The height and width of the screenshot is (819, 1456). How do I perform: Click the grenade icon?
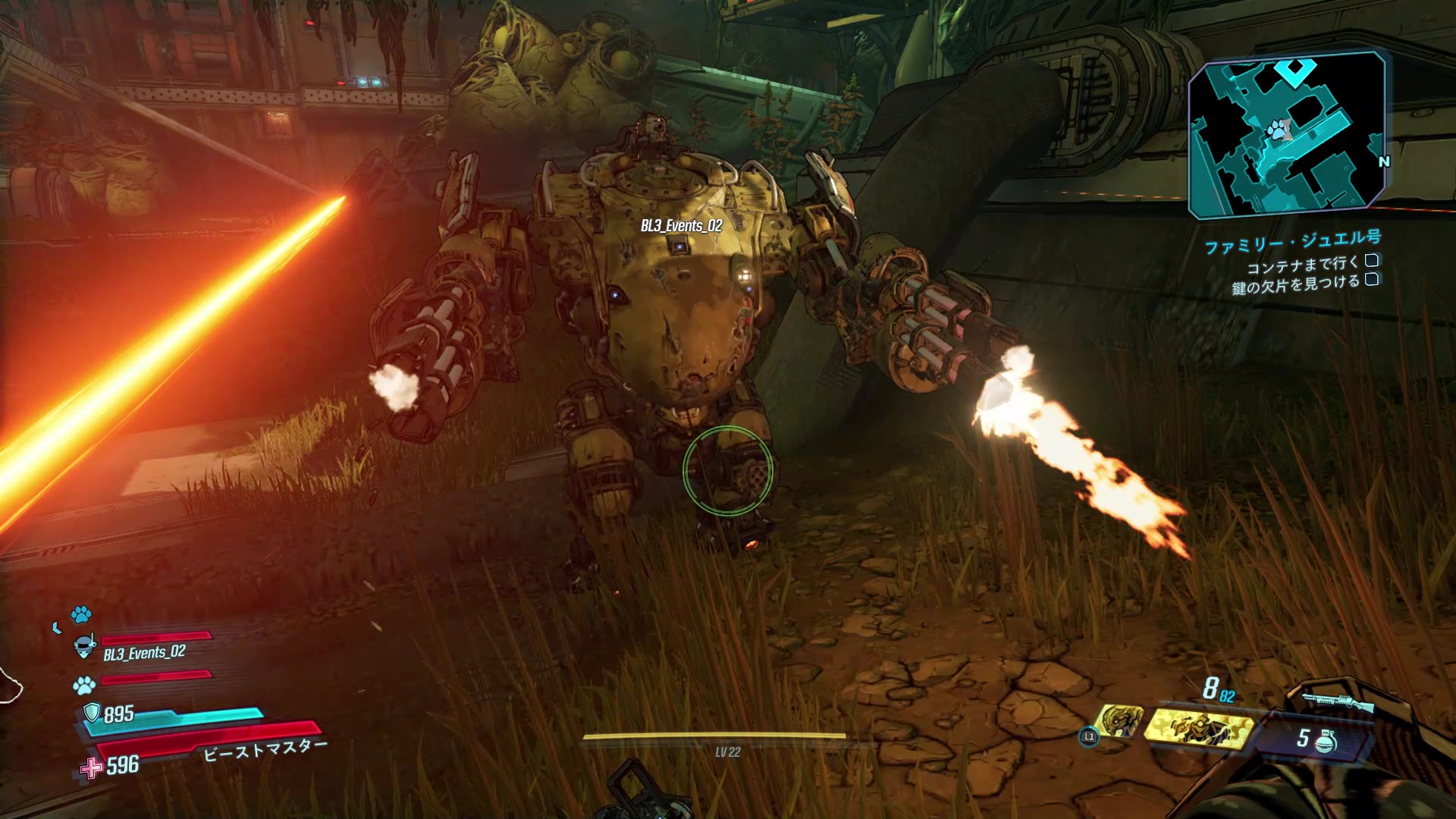(1326, 740)
